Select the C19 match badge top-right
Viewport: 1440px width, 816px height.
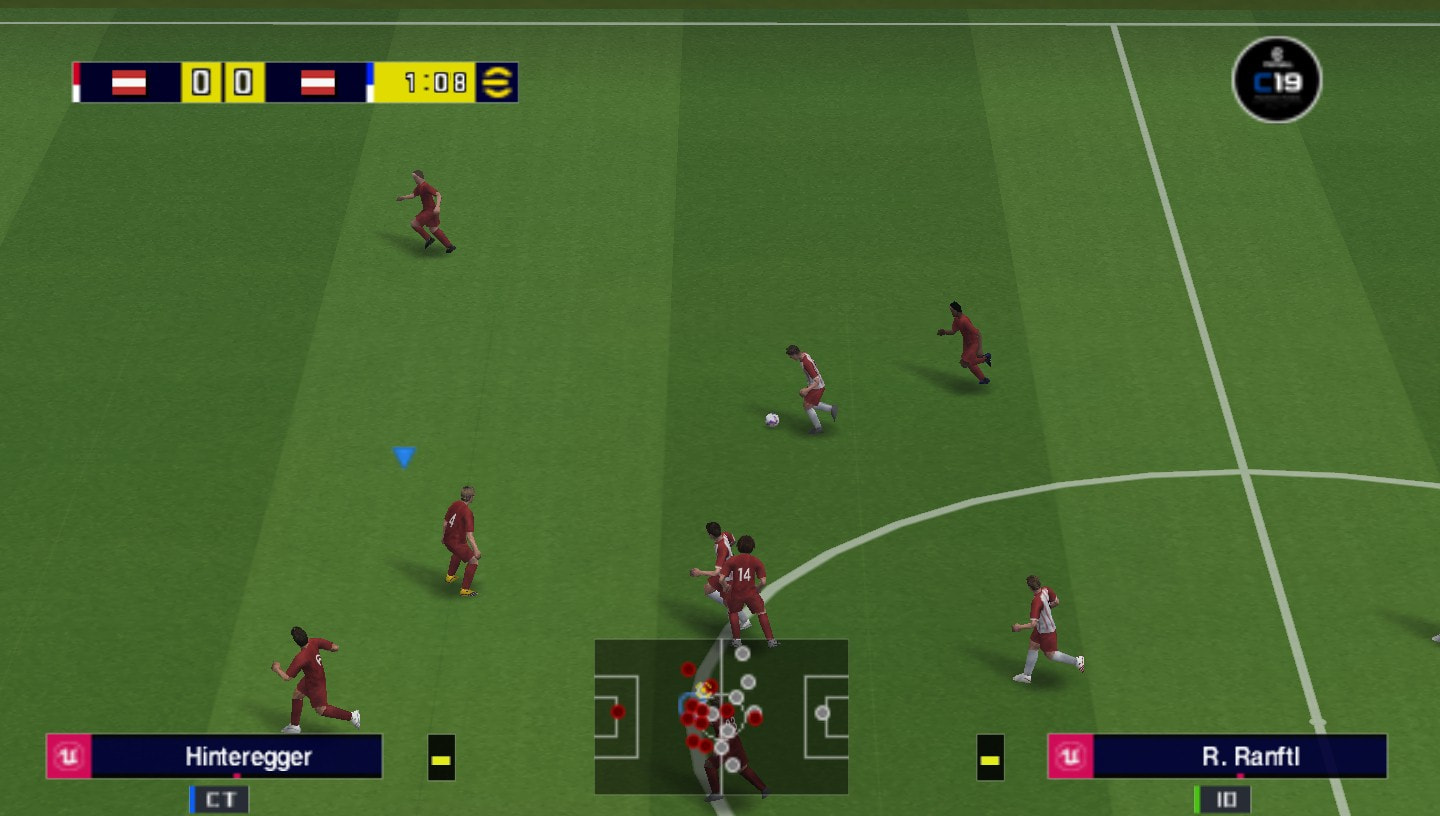(x=1277, y=80)
